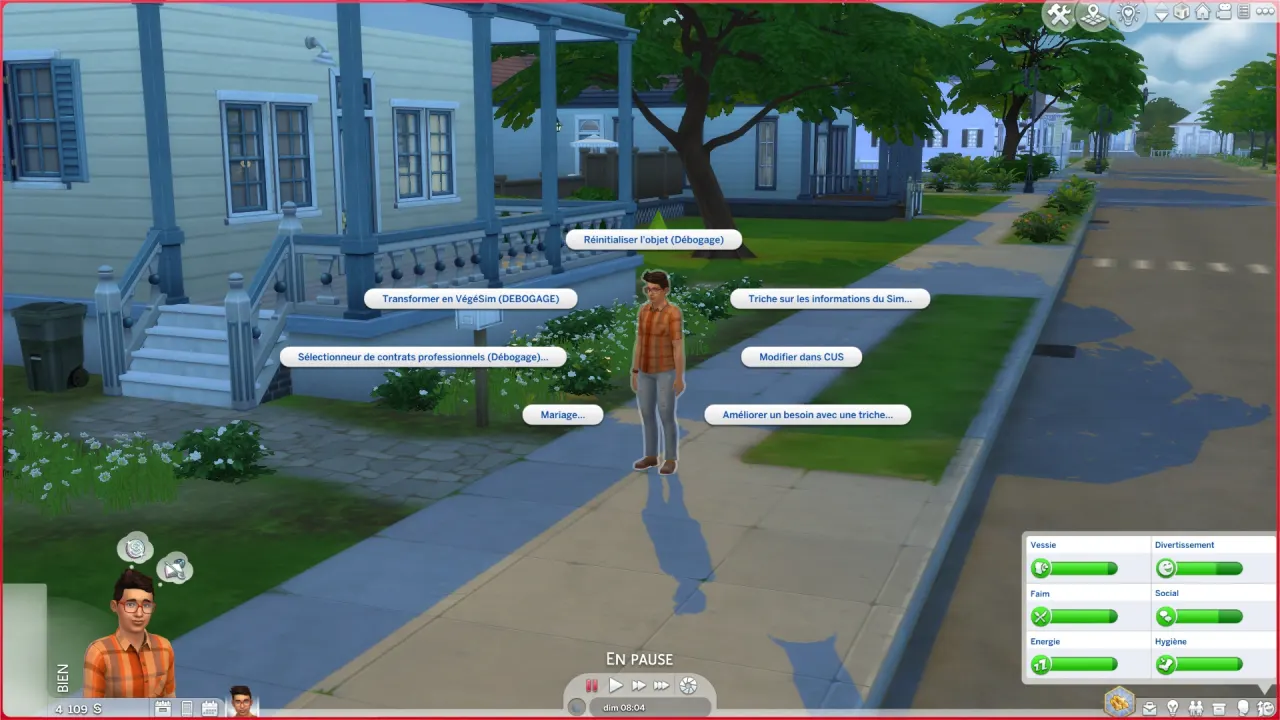Open the Relationships panel icon
This screenshot has height=720, width=1280.
click(1197, 708)
